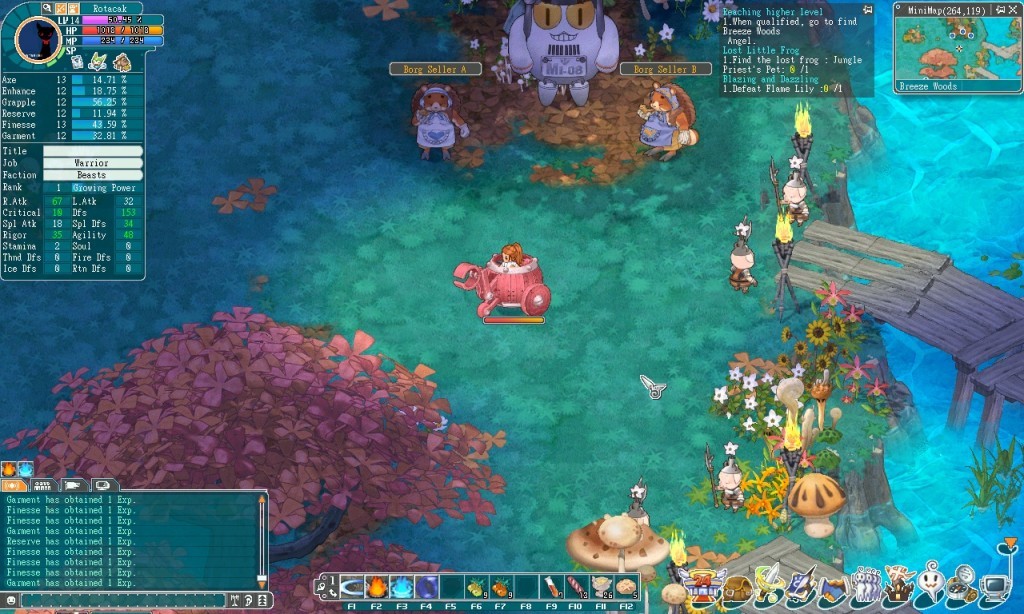Activate the fire skill in slot F2
This screenshot has height=614, width=1024.
point(377,587)
